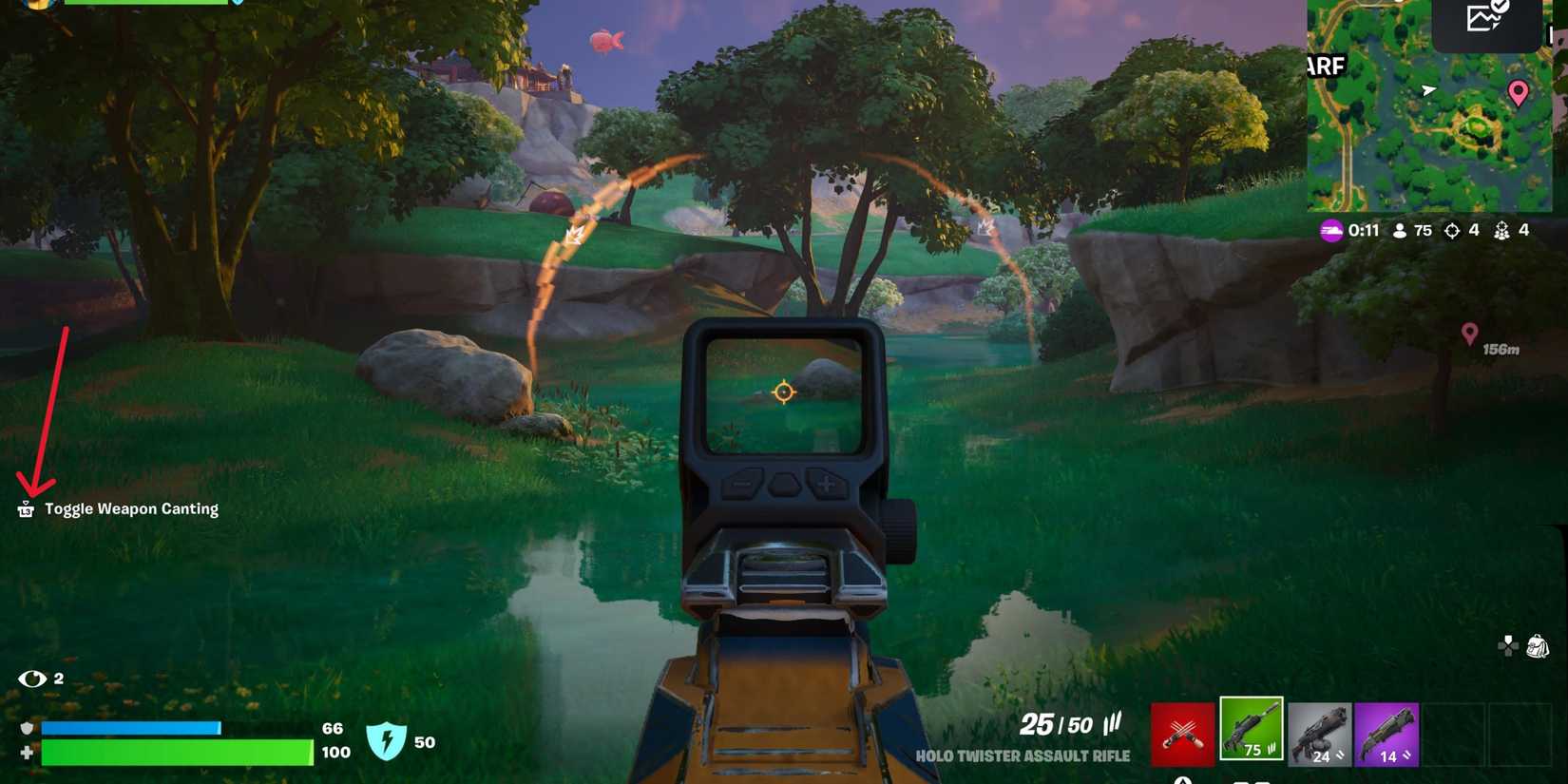
Task: Click the squad members count icon
Action: click(x=1501, y=230)
